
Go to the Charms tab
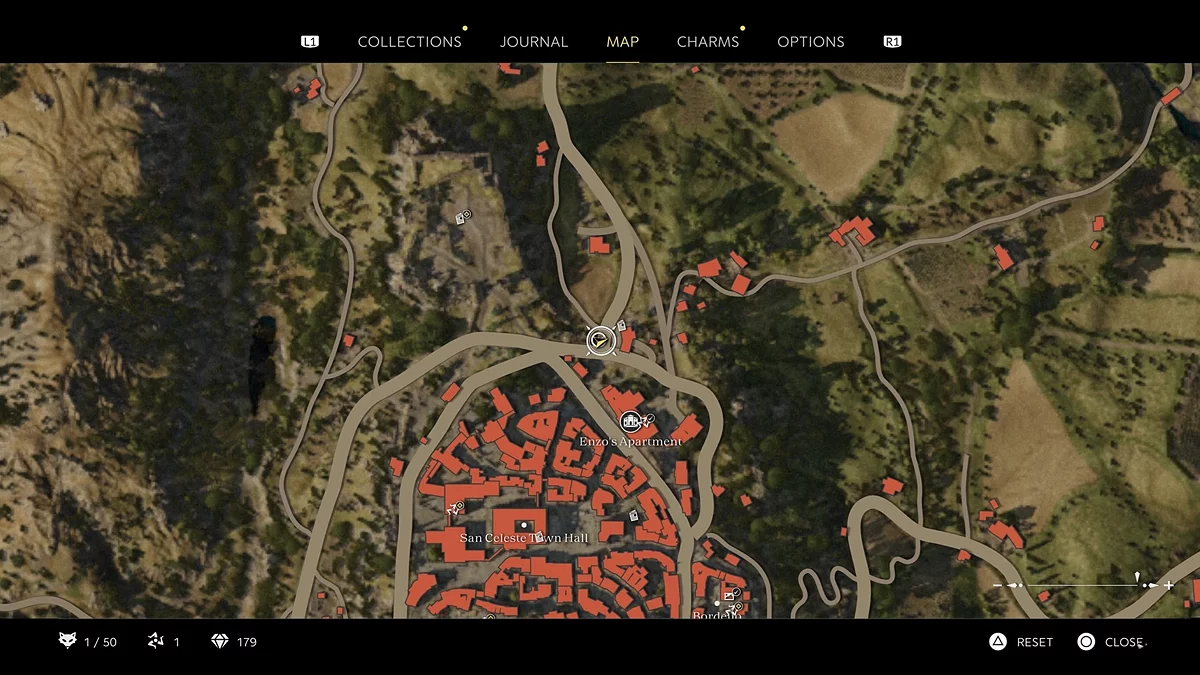708,42
